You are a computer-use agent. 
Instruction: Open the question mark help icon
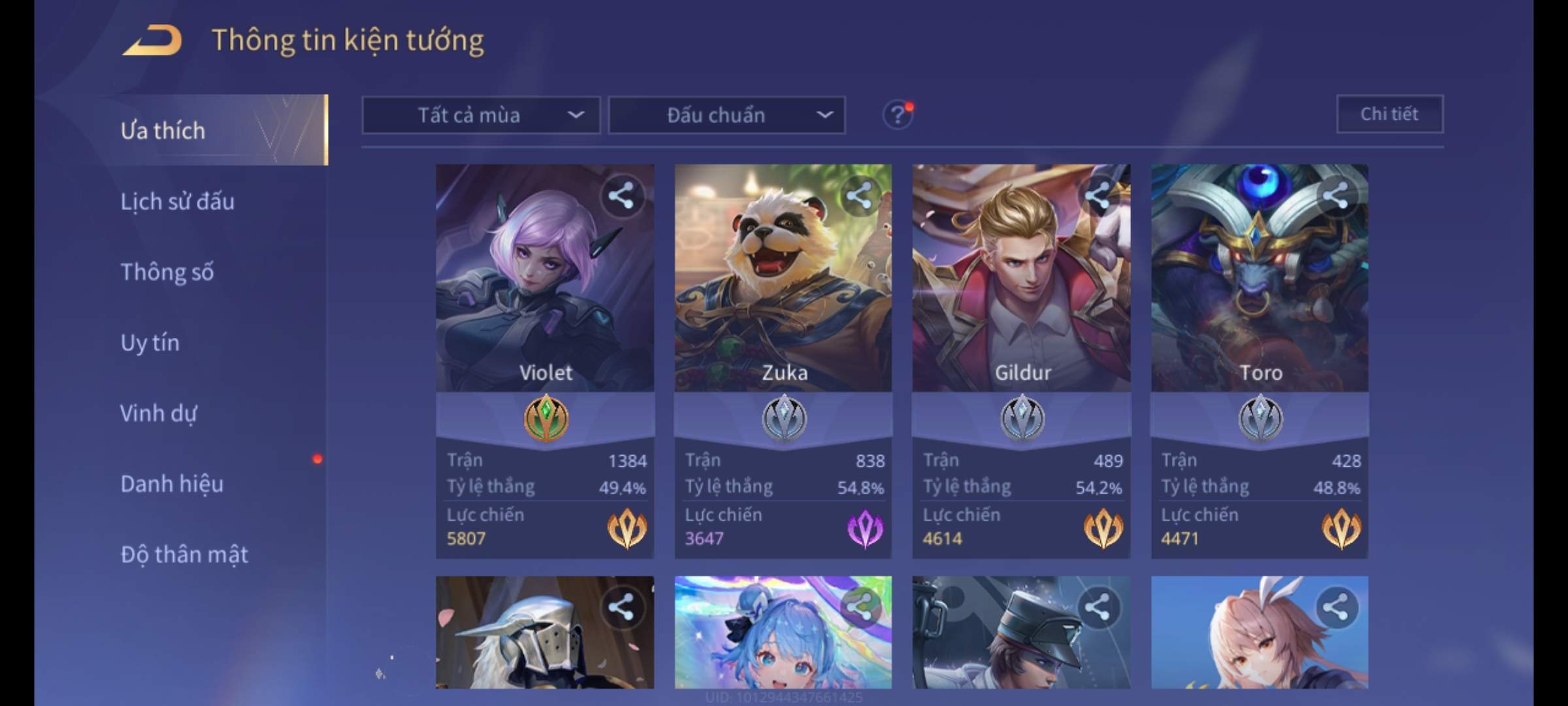(897, 115)
